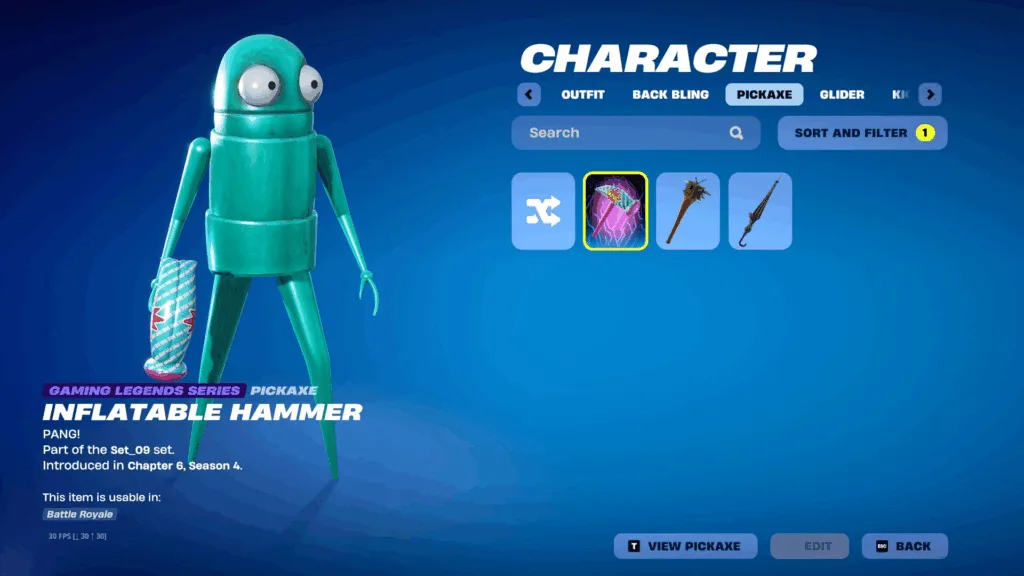Open Sort and Filter options
The image size is (1024, 576).
tap(862, 133)
